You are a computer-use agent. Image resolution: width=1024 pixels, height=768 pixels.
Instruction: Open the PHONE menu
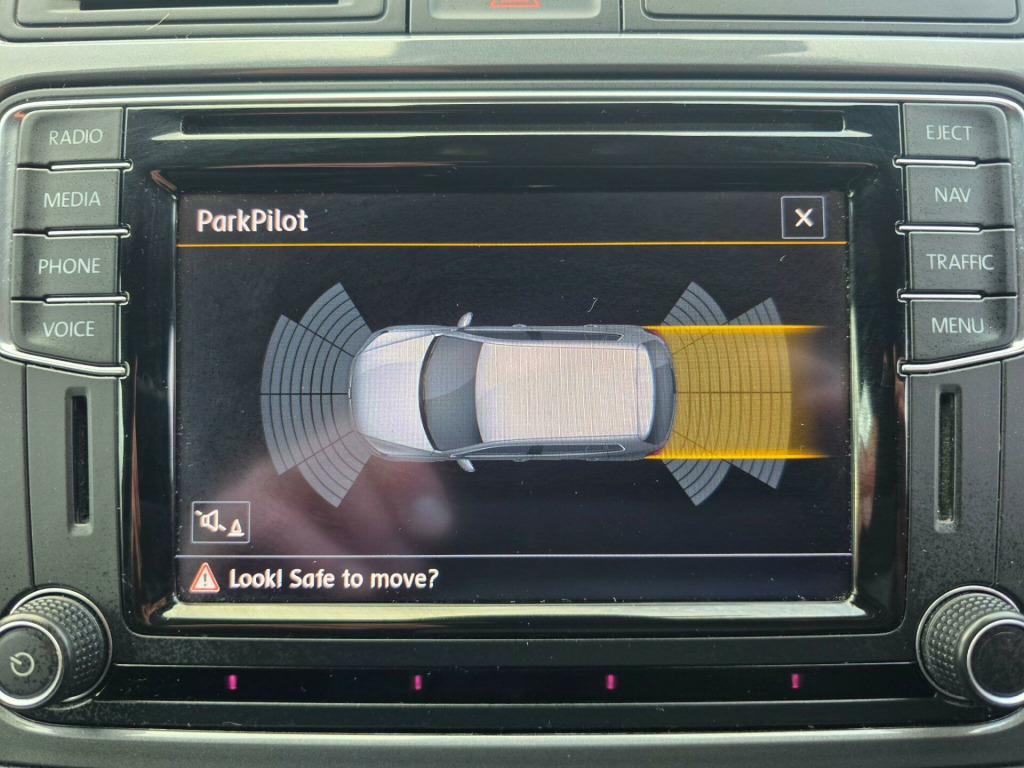click(x=69, y=266)
